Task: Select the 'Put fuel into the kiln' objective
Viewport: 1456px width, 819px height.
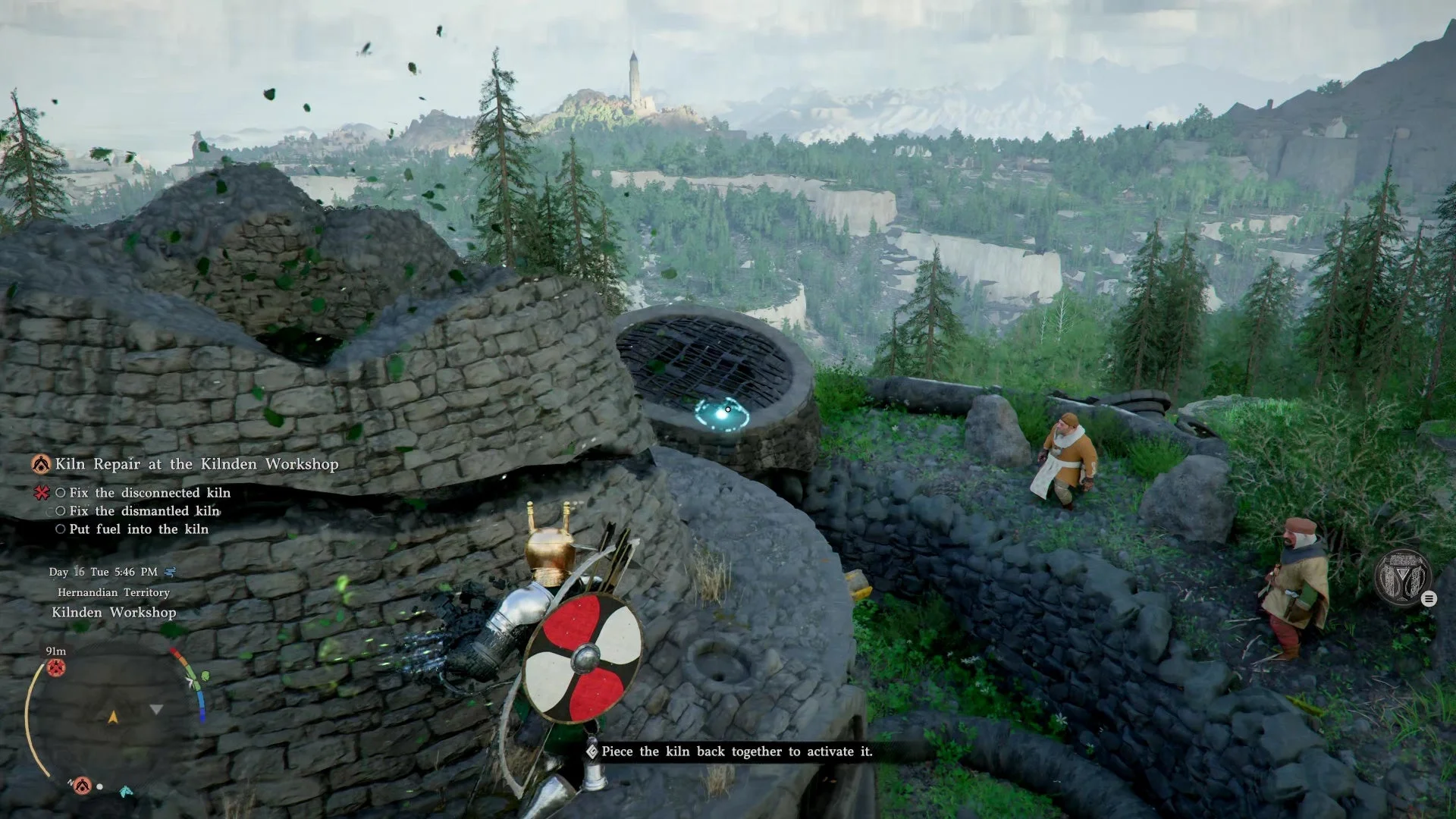Action: tap(138, 529)
